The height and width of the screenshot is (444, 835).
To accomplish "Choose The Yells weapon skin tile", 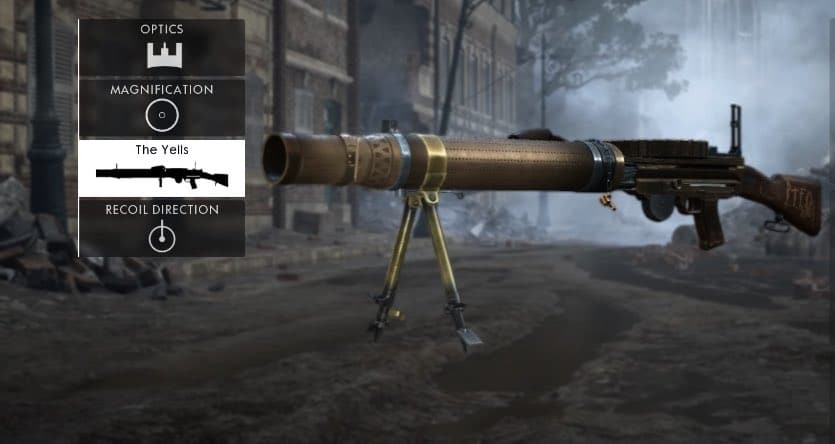I will pos(162,168).
